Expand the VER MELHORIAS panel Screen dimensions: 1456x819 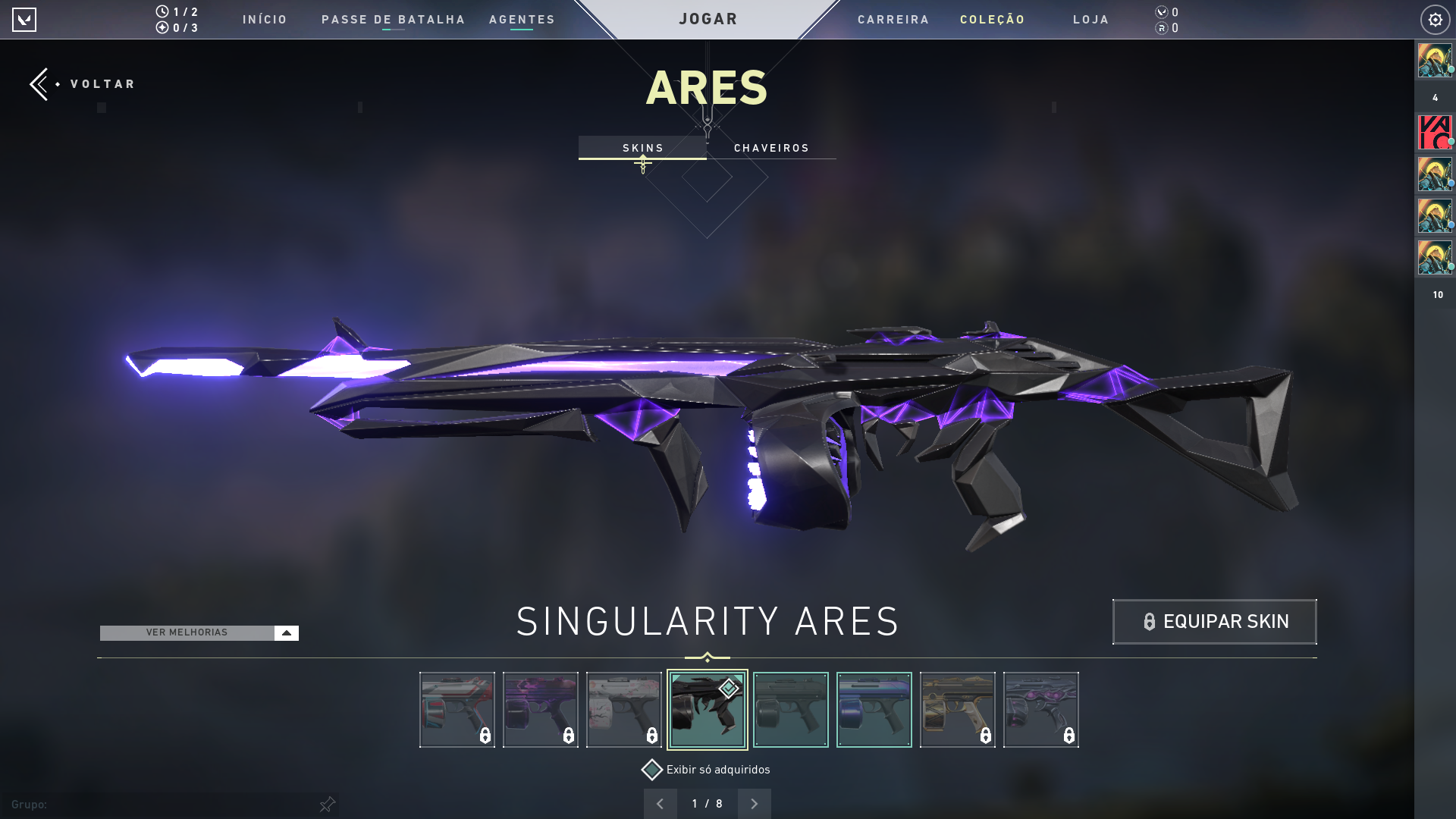coord(286,632)
